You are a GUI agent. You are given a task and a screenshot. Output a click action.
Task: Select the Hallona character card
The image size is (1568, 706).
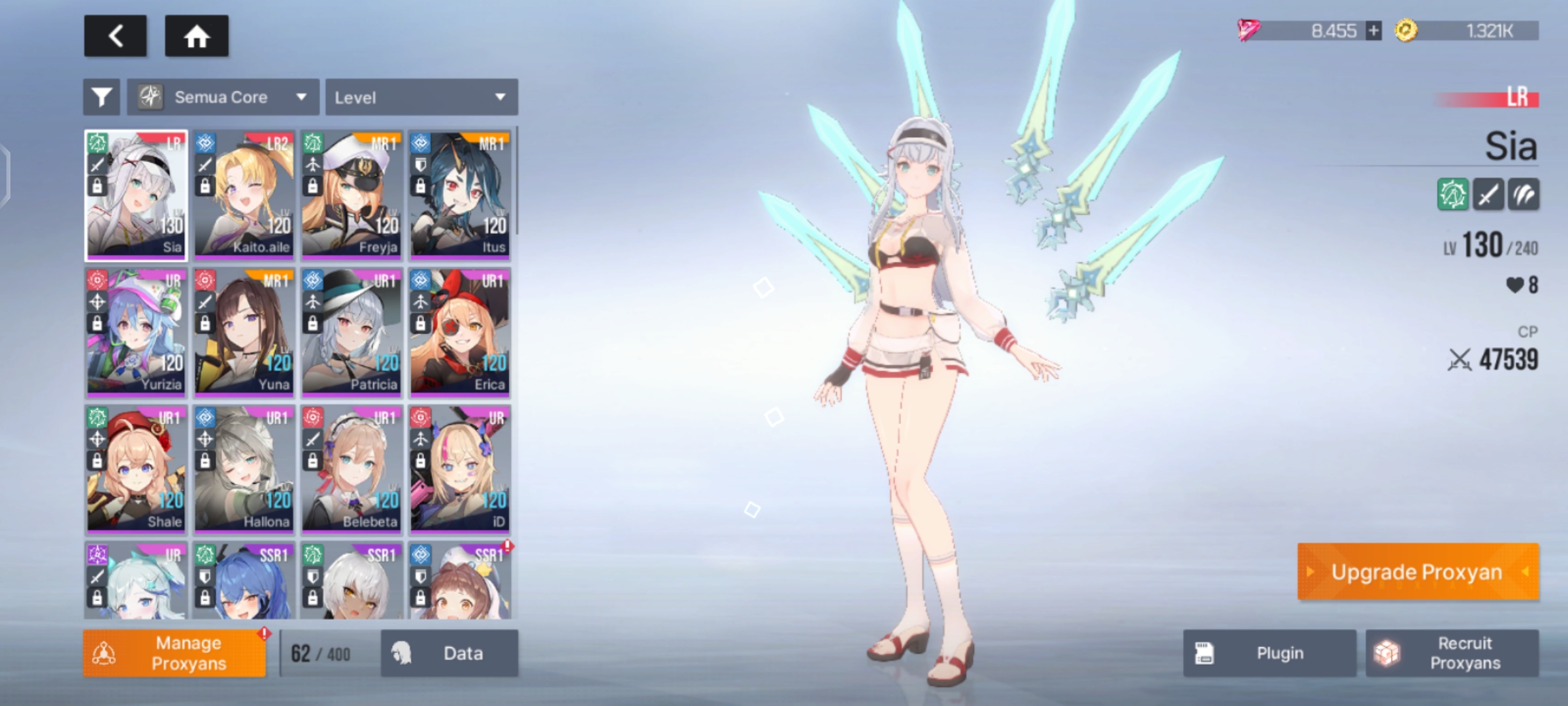244,469
